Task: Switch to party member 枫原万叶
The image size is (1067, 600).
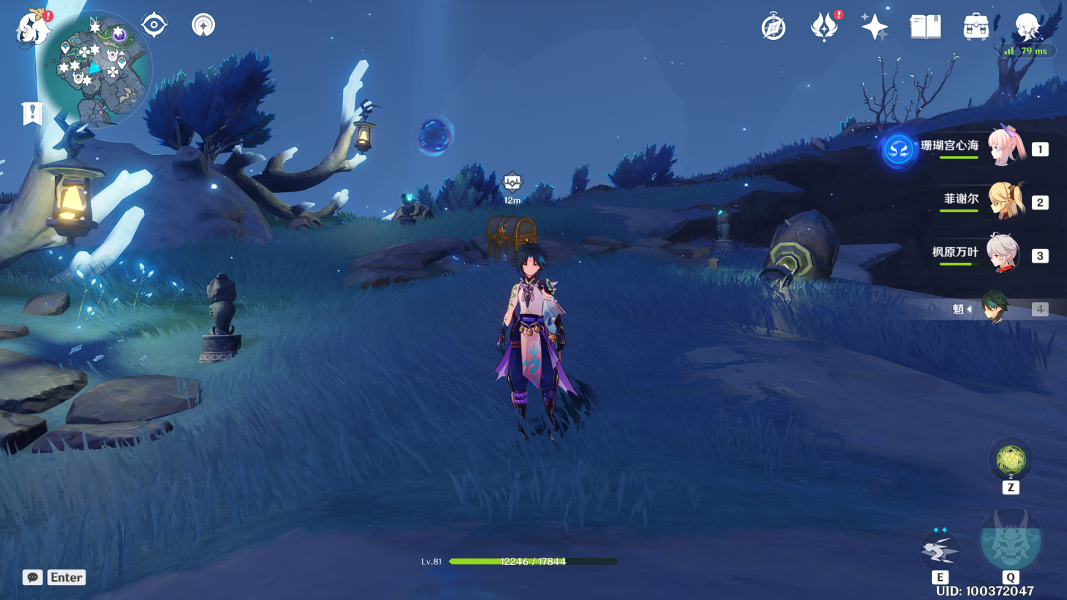Action: pos(1003,254)
